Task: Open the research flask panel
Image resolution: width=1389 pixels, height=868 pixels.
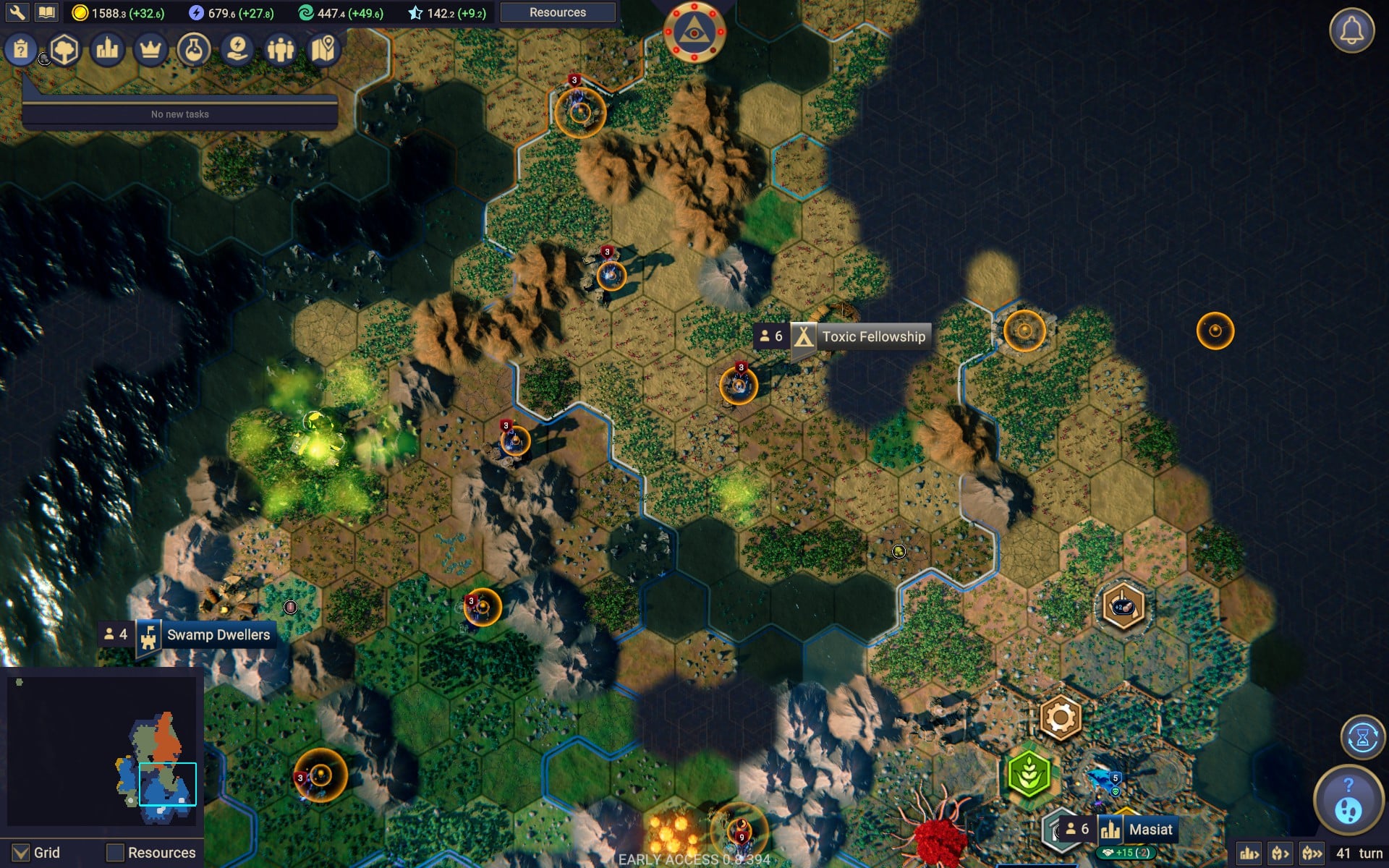Action: pyautogui.click(x=193, y=50)
